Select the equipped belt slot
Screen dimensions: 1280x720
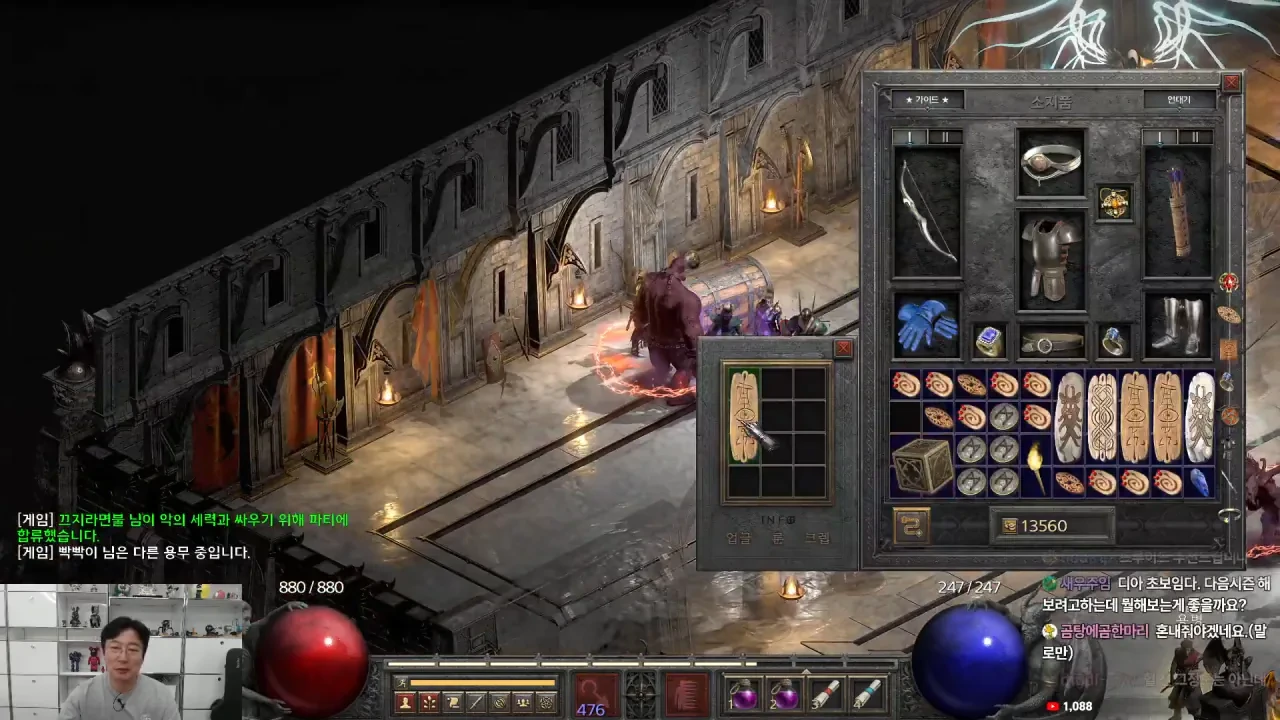[1051, 342]
